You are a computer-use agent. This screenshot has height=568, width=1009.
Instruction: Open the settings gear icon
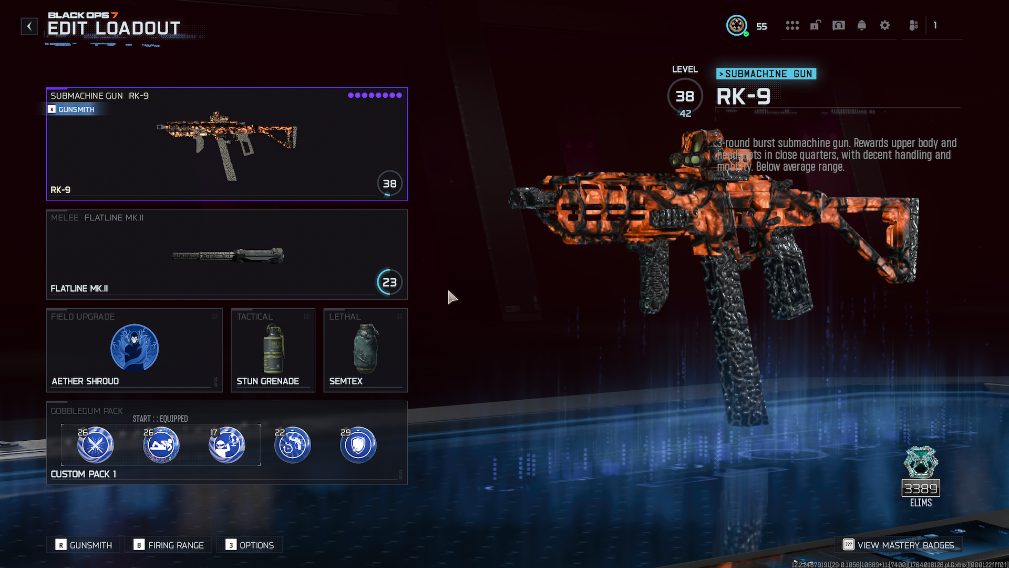(x=885, y=26)
